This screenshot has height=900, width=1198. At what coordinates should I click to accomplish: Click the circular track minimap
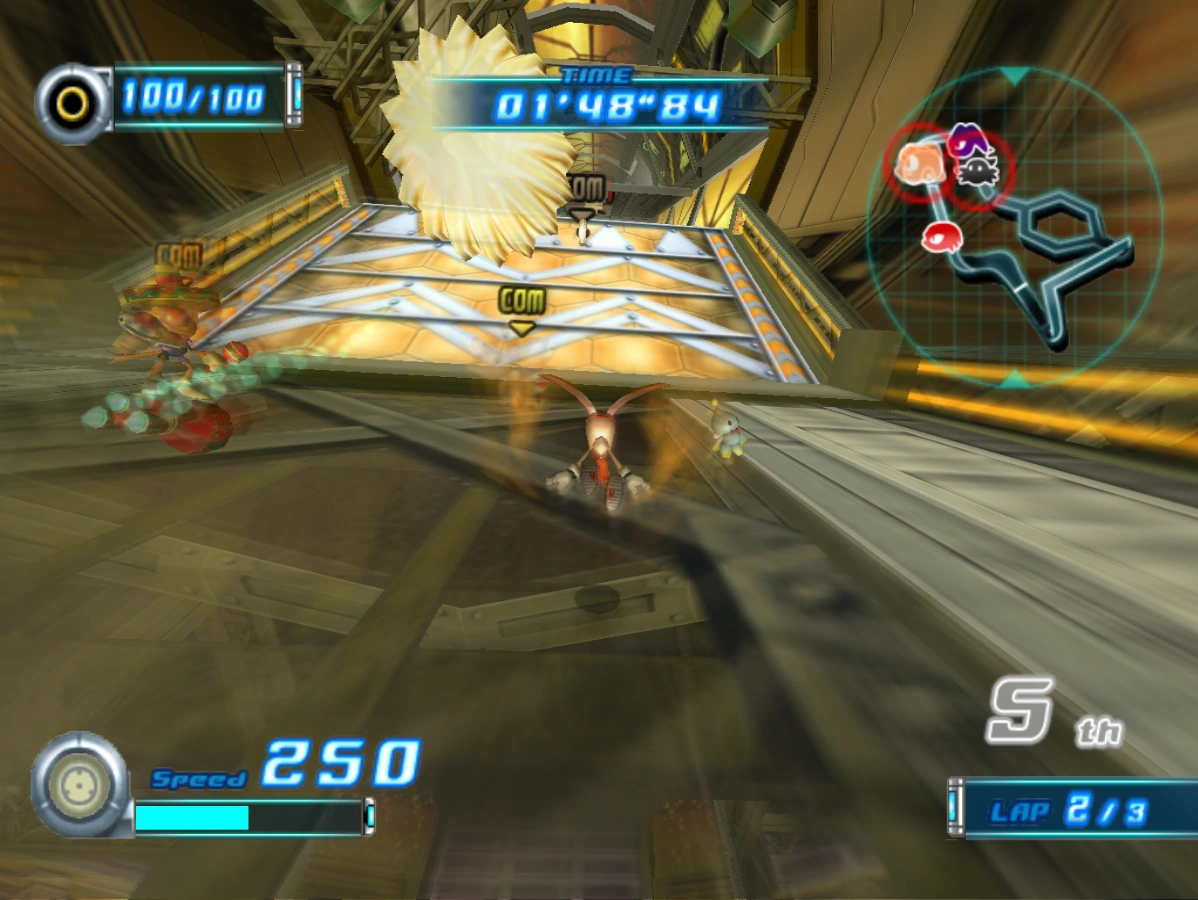click(1014, 227)
